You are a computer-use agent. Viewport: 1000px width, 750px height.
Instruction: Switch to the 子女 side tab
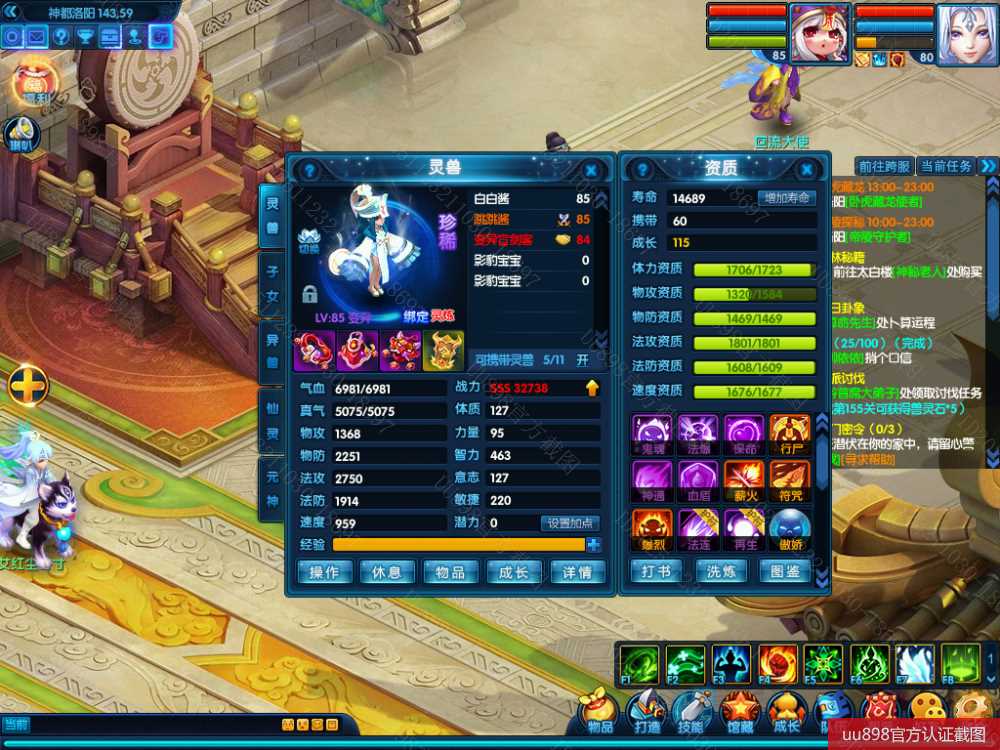pyautogui.click(x=272, y=283)
